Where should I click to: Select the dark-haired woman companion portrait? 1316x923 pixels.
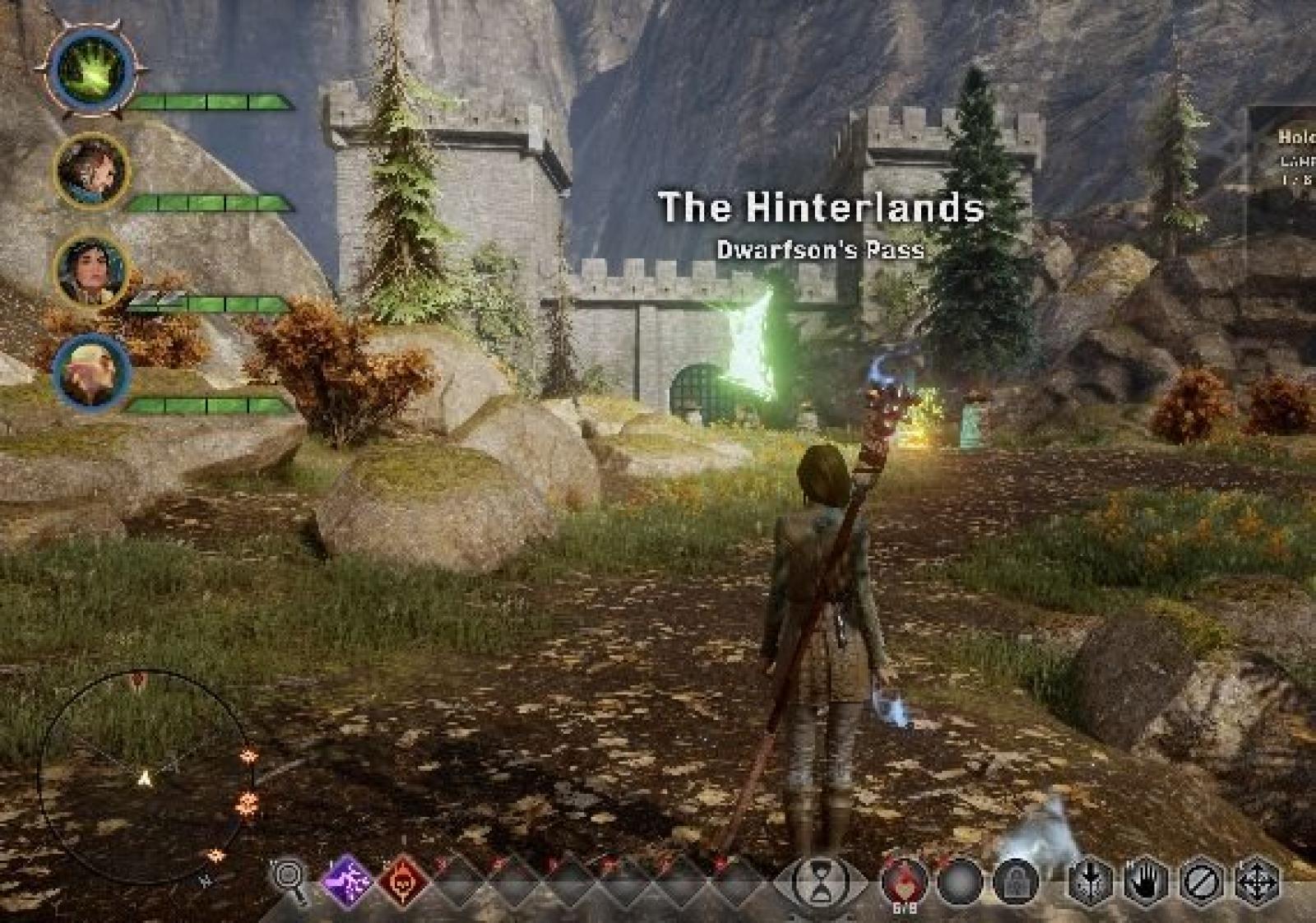click(91, 271)
